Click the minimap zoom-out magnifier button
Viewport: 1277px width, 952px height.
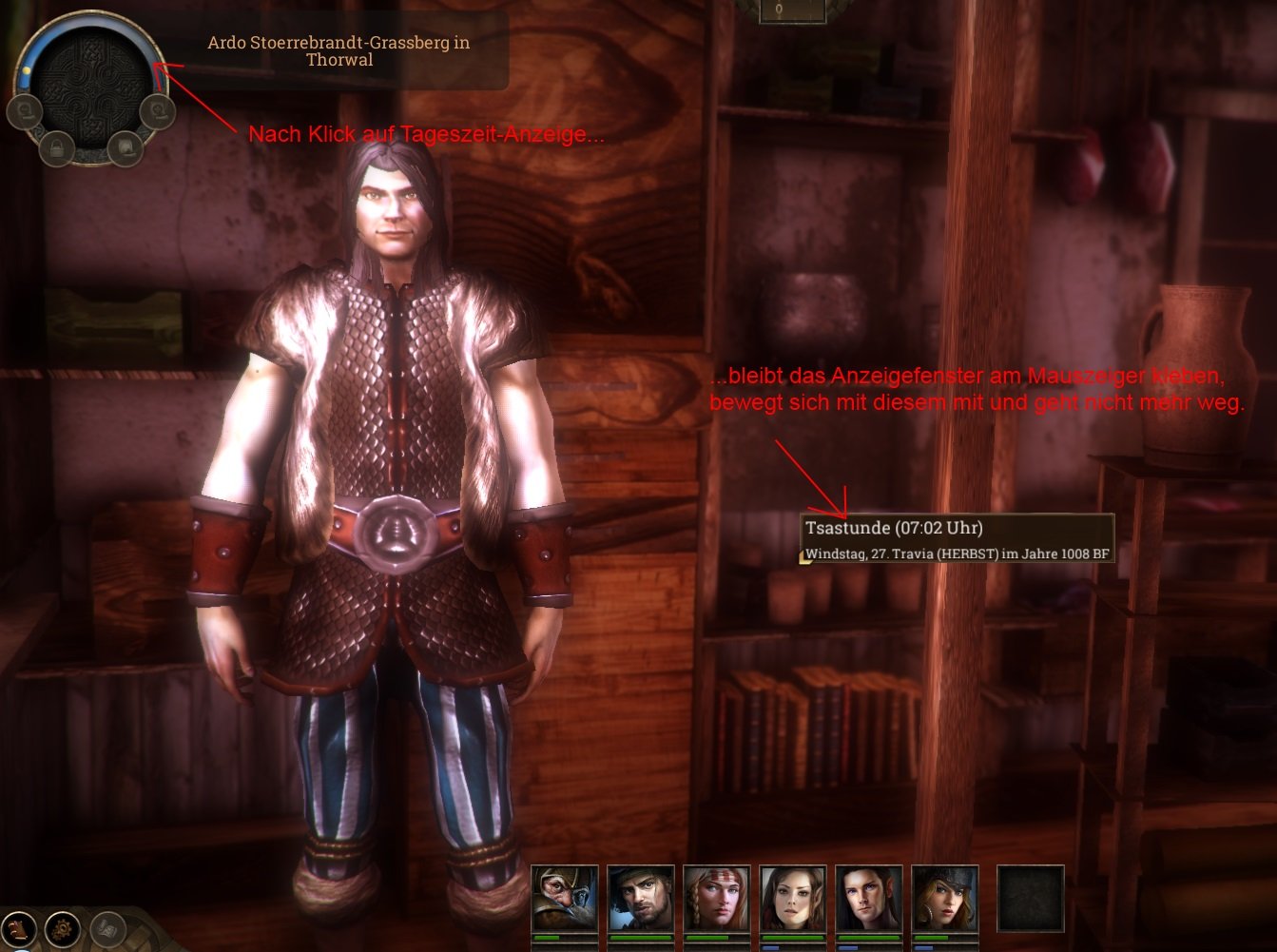(x=23, y=112)
